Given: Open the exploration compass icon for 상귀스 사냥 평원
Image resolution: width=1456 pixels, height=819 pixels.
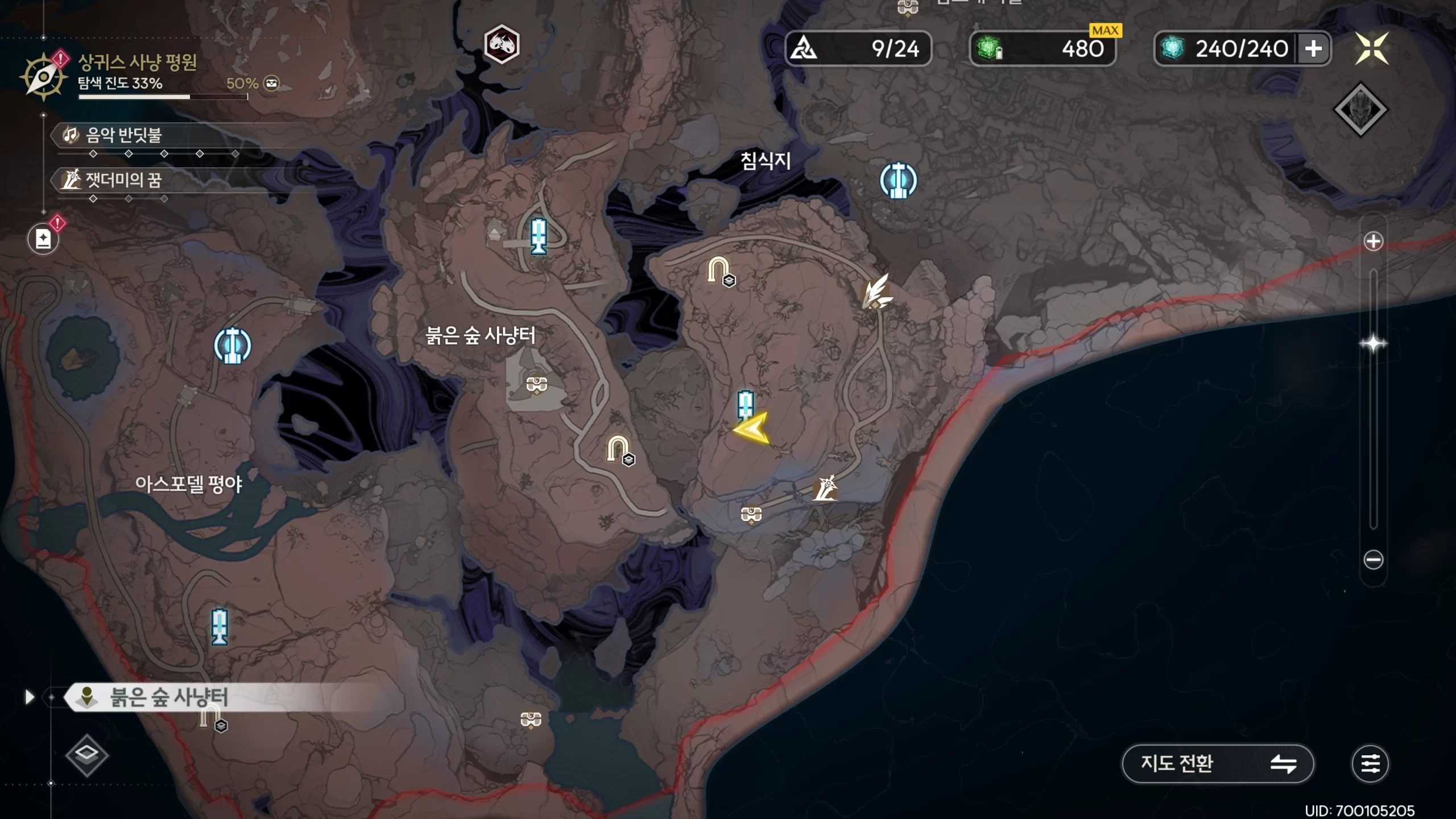Looking at the screenshot, I should point(43,76).
